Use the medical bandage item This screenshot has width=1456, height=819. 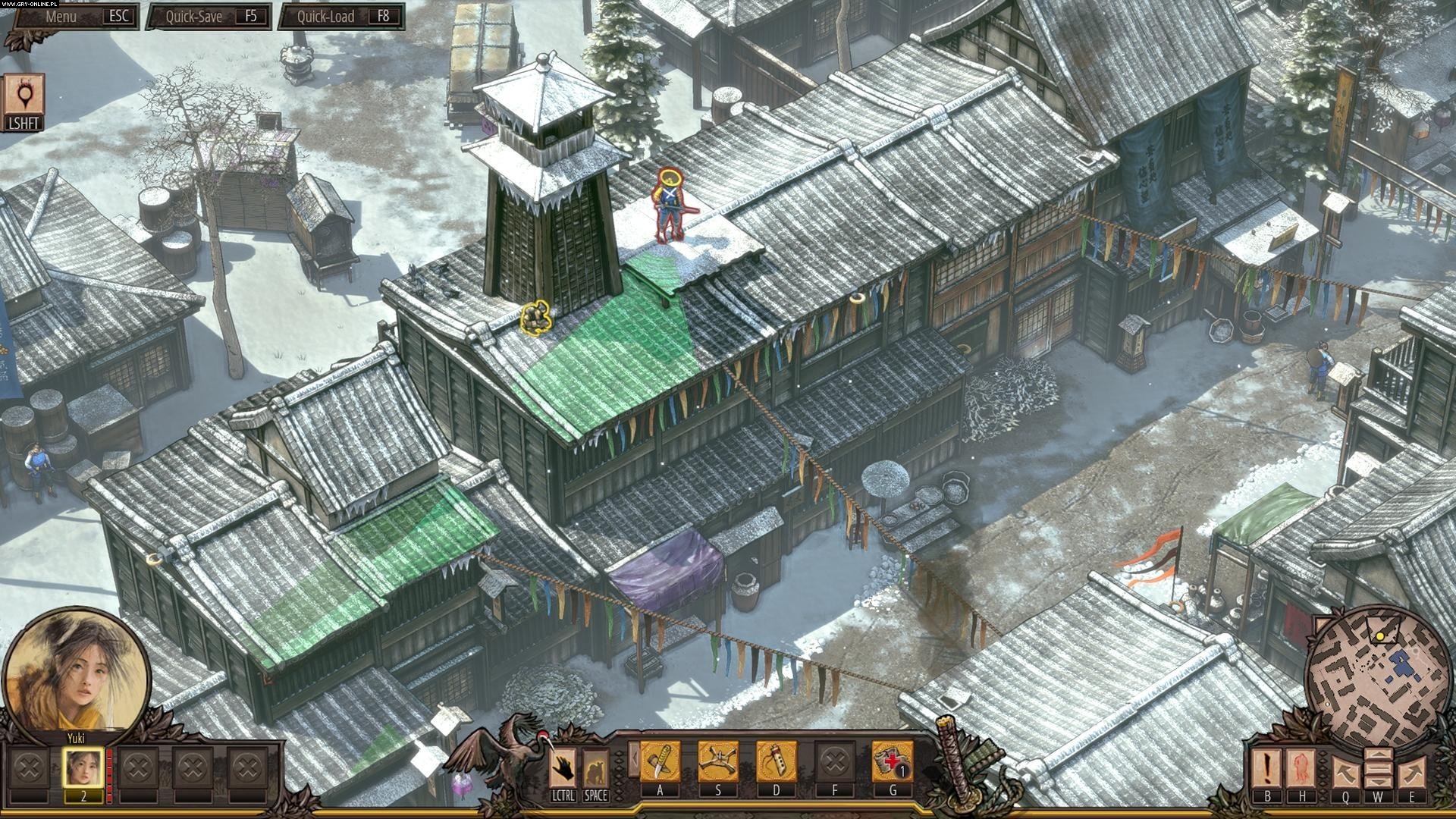point(892,761)
